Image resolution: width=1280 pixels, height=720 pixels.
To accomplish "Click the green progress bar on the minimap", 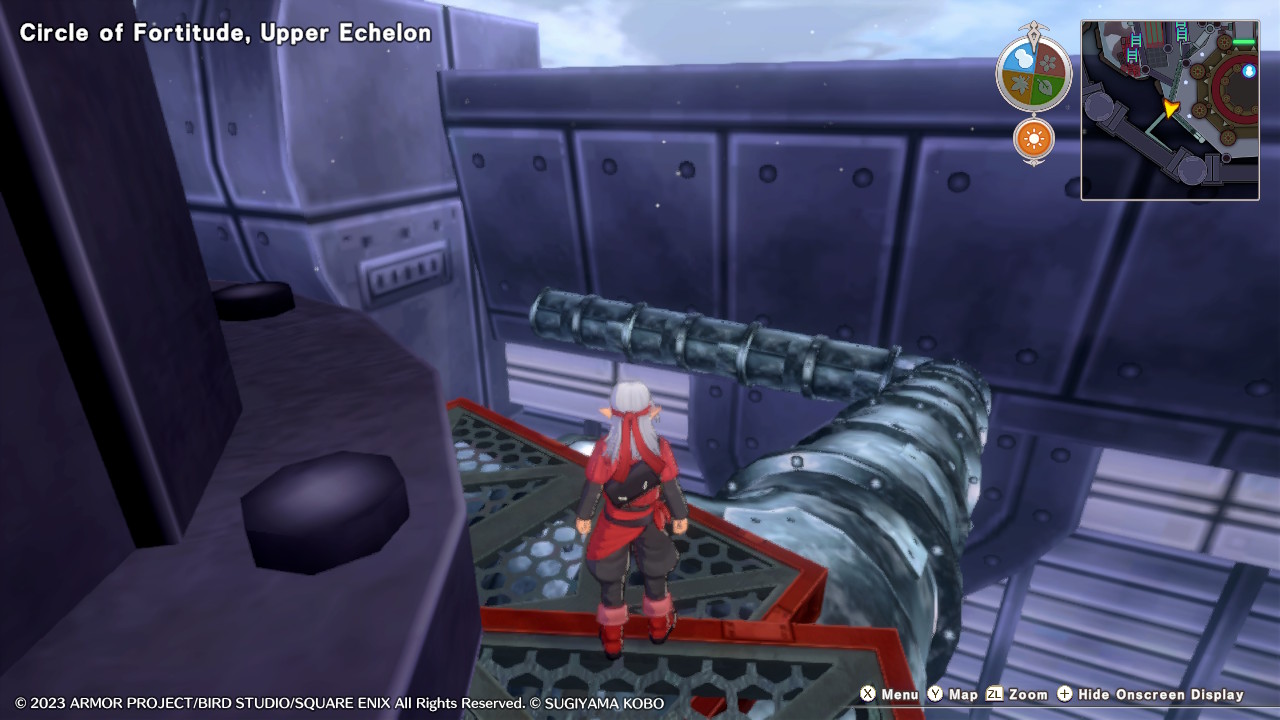I will [1242, 42].
